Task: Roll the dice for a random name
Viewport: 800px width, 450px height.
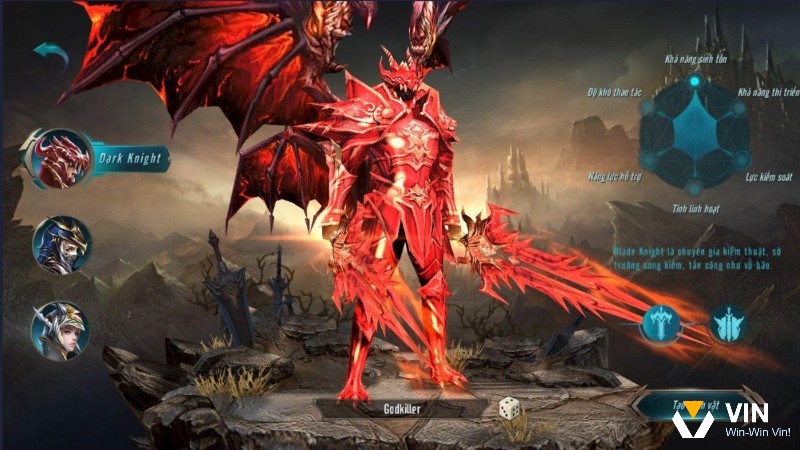Action: click(x=510, y=408)
